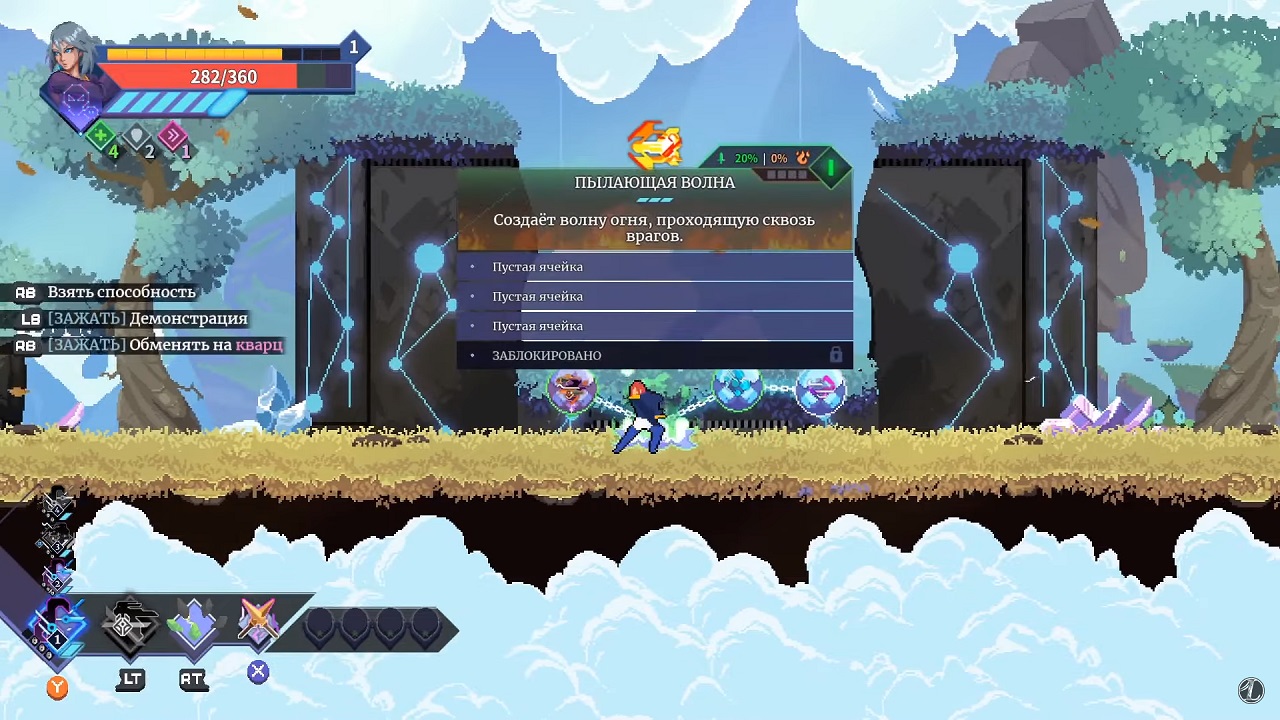Click the ЗАБЛОКИРОВАНО locked slot row
Image resolution: width=1280 pixels, height=720 pixels.
click(655, 355)
